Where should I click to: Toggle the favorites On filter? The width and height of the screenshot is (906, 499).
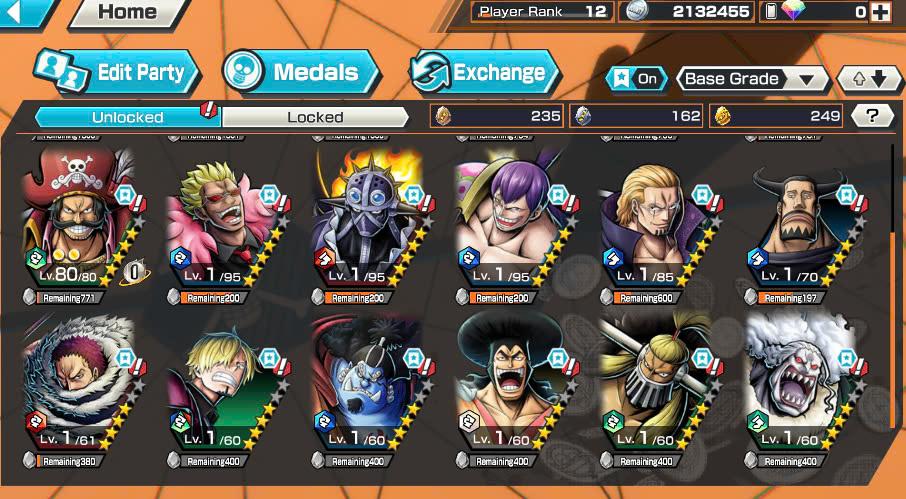636,79
